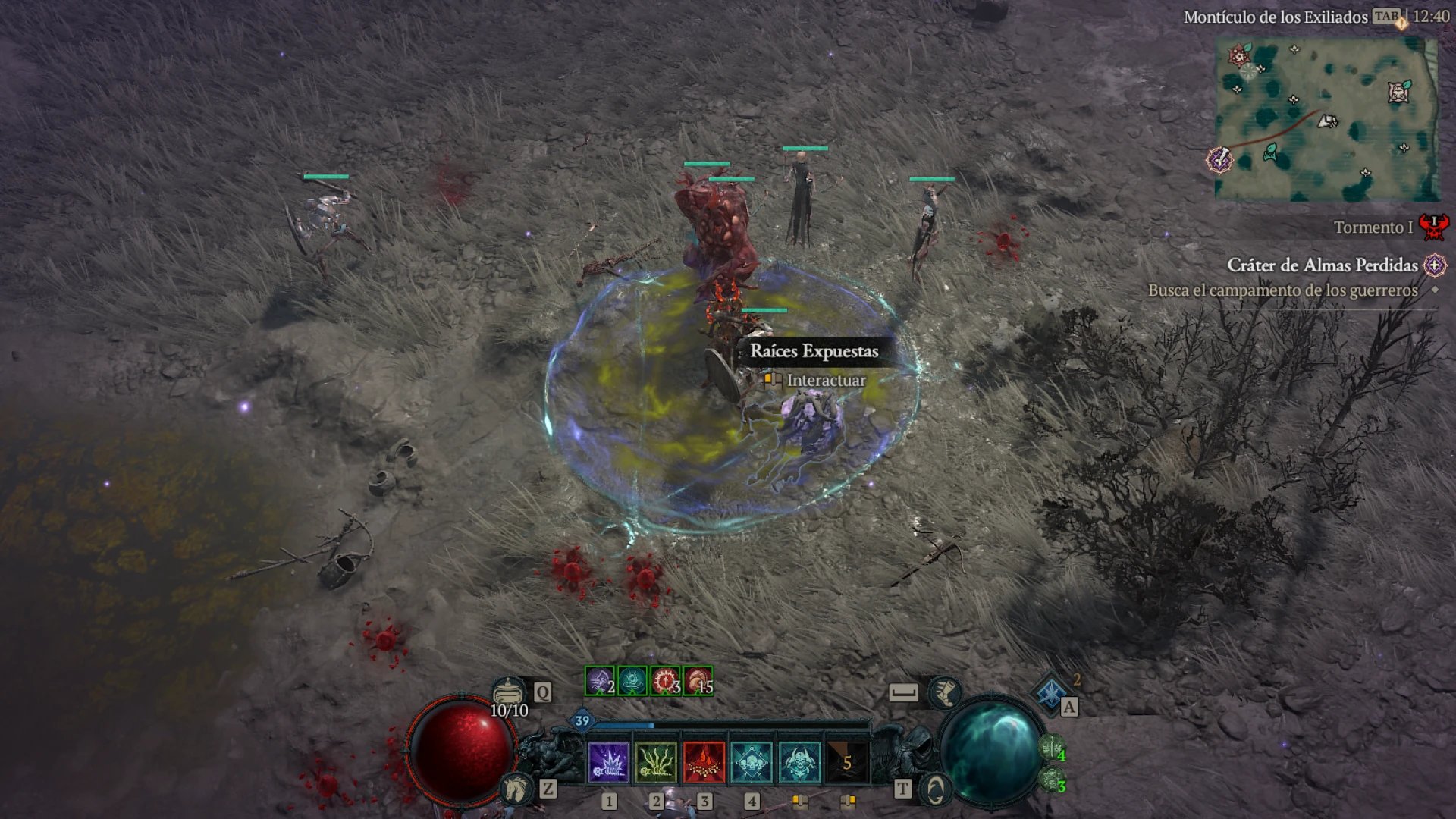Inspect the purple bow buff icon

pyautogui.click(x=599, y=681)
